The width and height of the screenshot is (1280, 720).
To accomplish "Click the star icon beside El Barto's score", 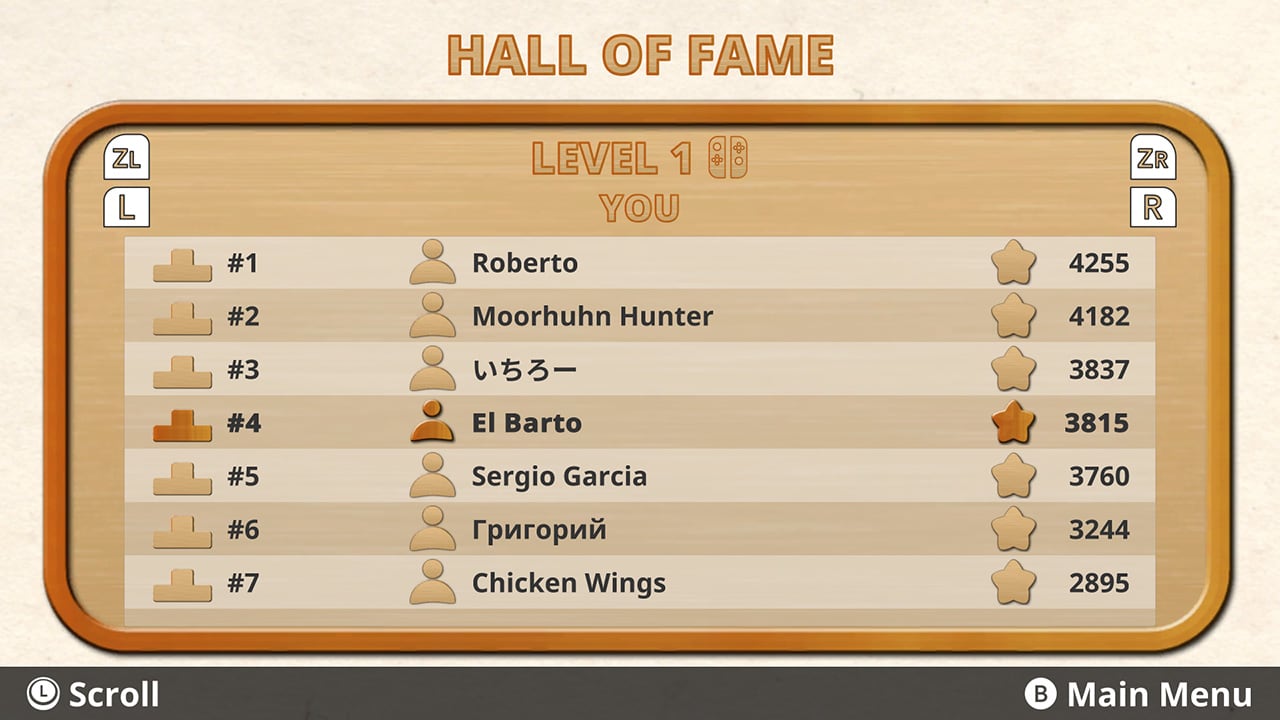I will point(1014,422).
